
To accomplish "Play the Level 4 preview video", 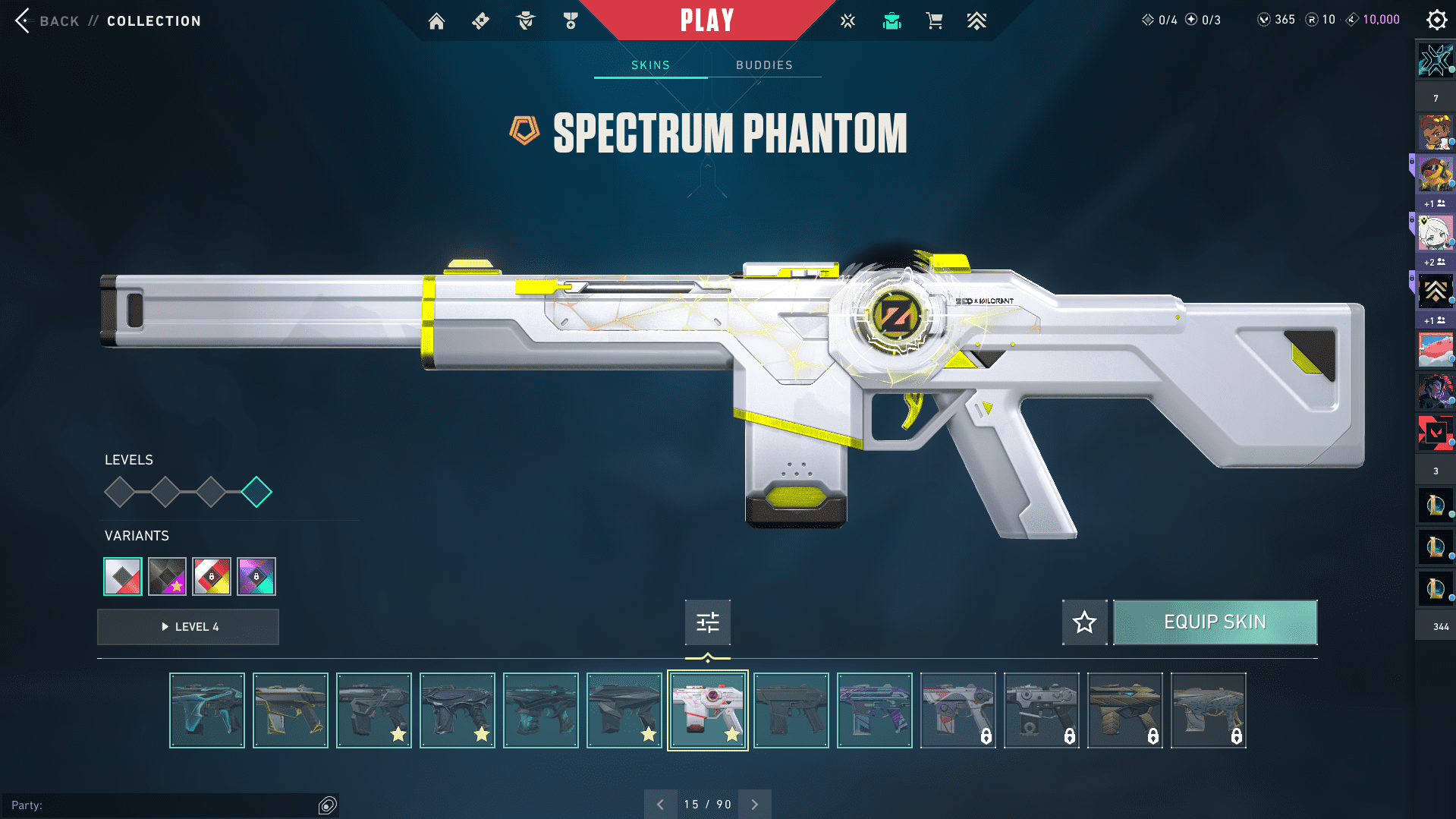I will [x=188, y=627].
